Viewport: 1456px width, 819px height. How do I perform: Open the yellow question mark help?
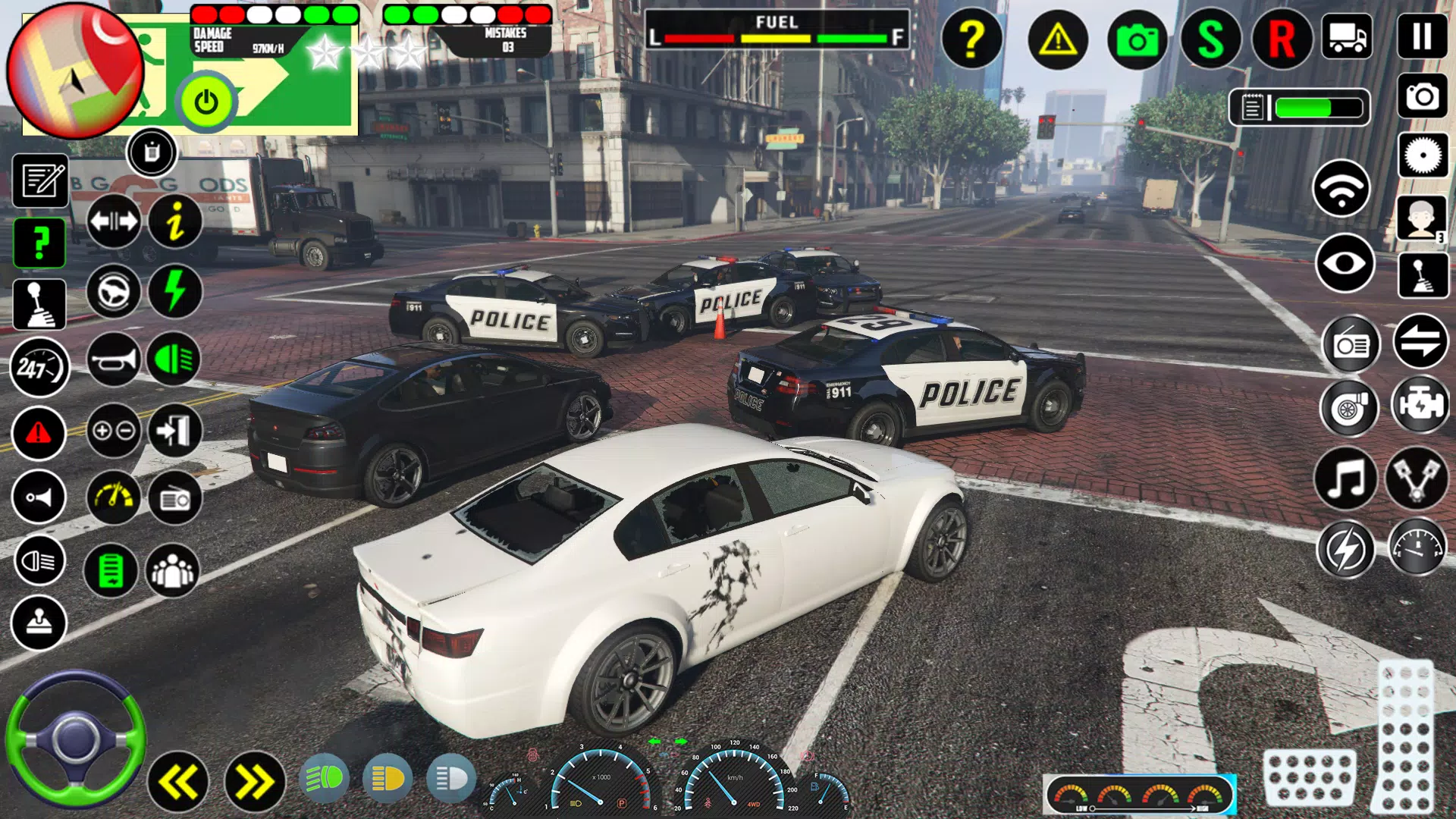[x=973, y=39]
